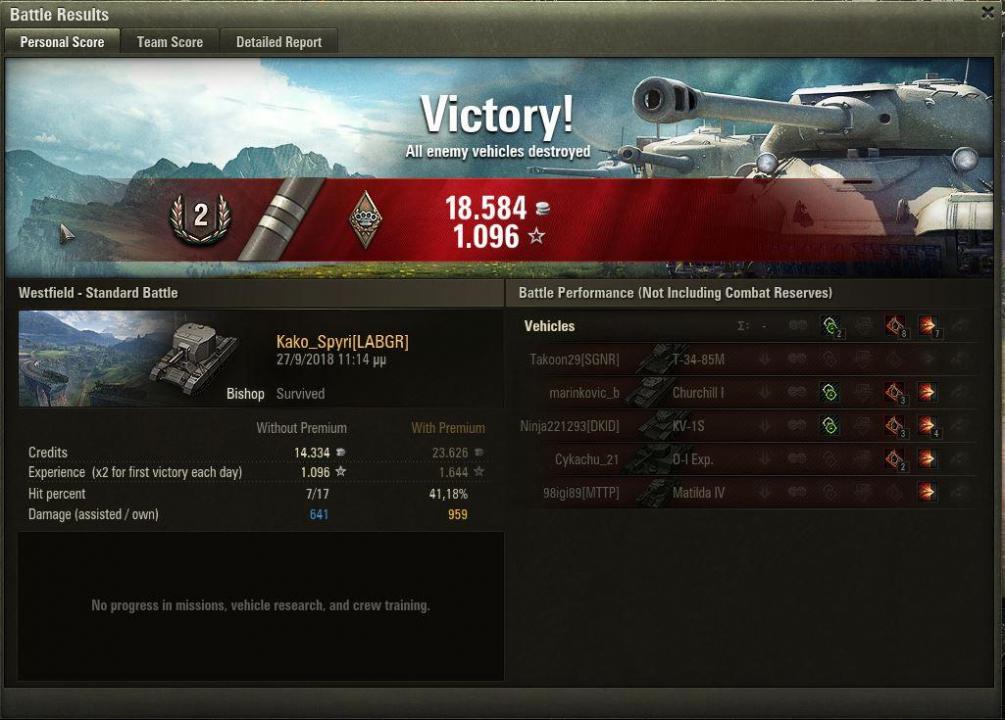Switch to the Team Score tab

click(169, 42)
